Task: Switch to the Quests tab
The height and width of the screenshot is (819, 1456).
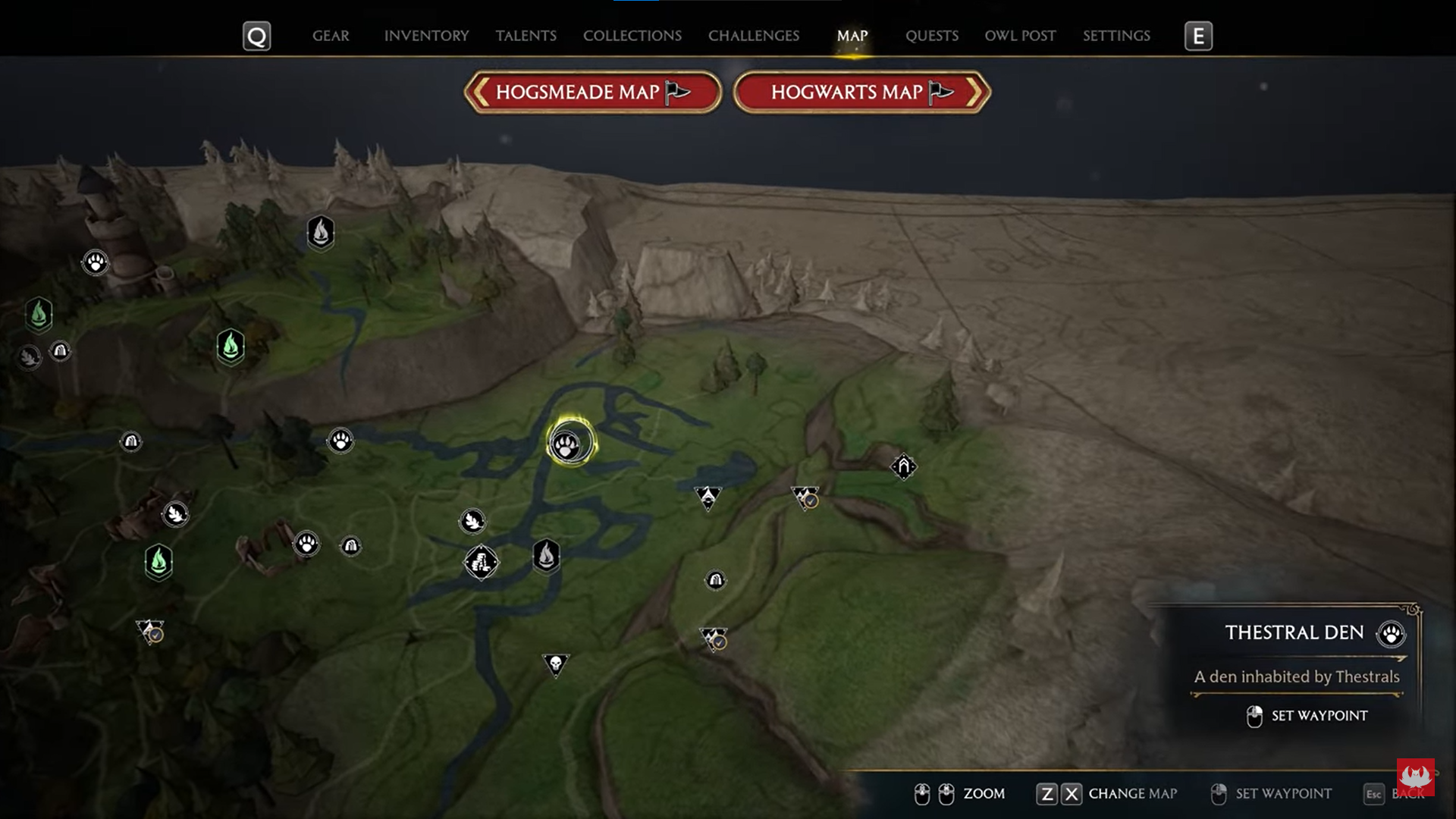Action: [931, 36]
